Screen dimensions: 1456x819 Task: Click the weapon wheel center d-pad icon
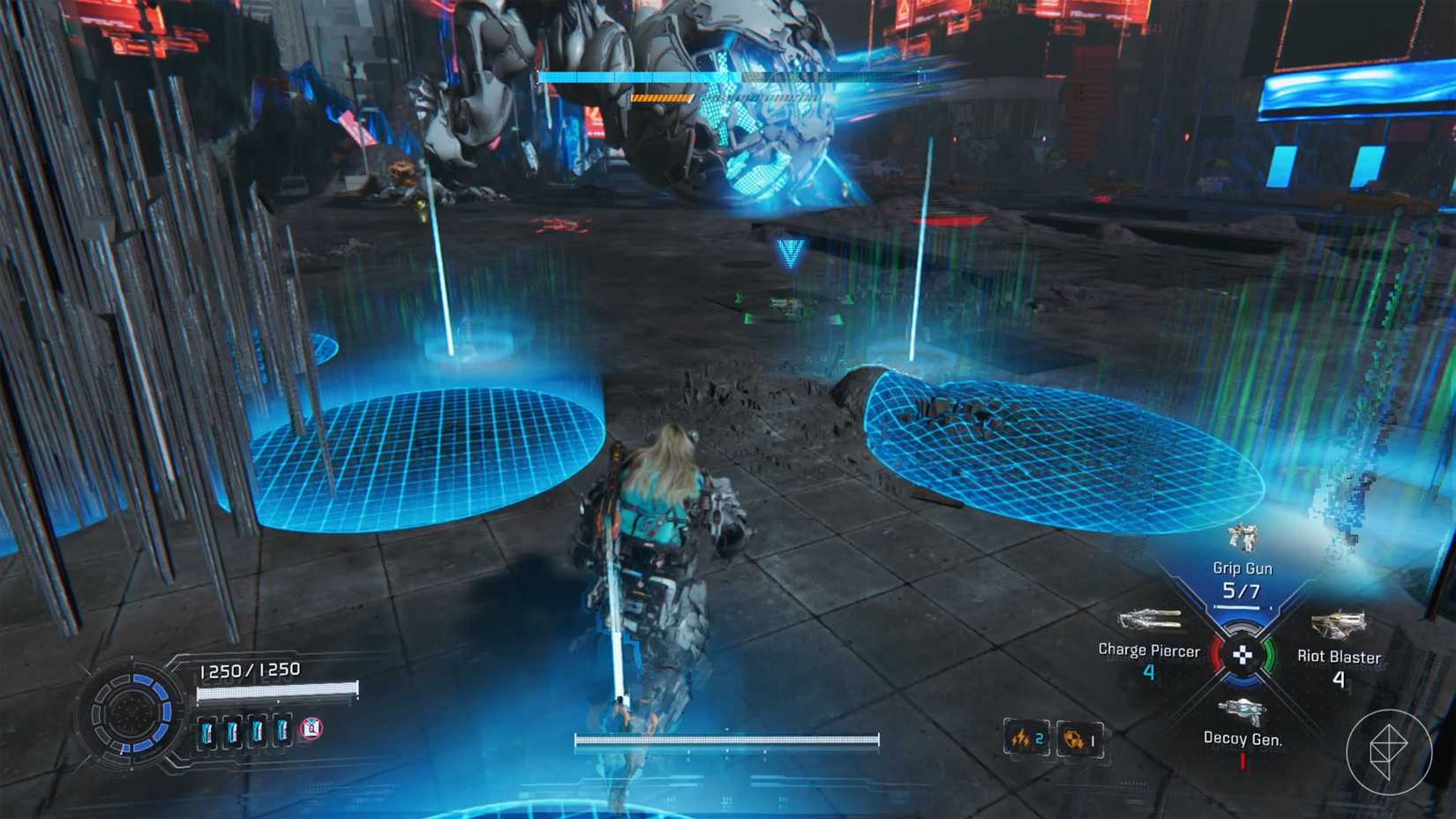click(1242, 655)
